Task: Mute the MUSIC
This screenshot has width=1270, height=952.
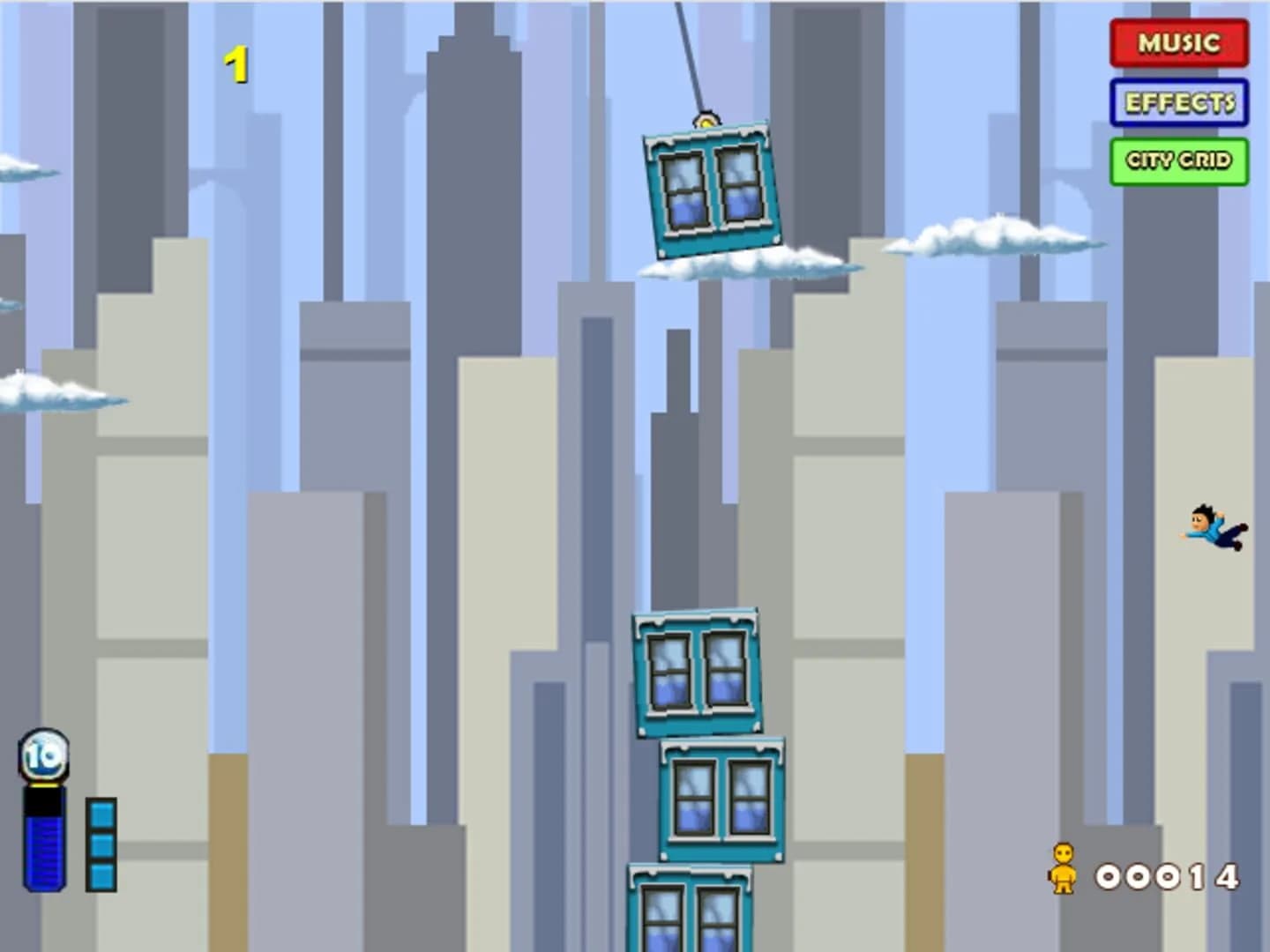Action: tap(1178, 41)
